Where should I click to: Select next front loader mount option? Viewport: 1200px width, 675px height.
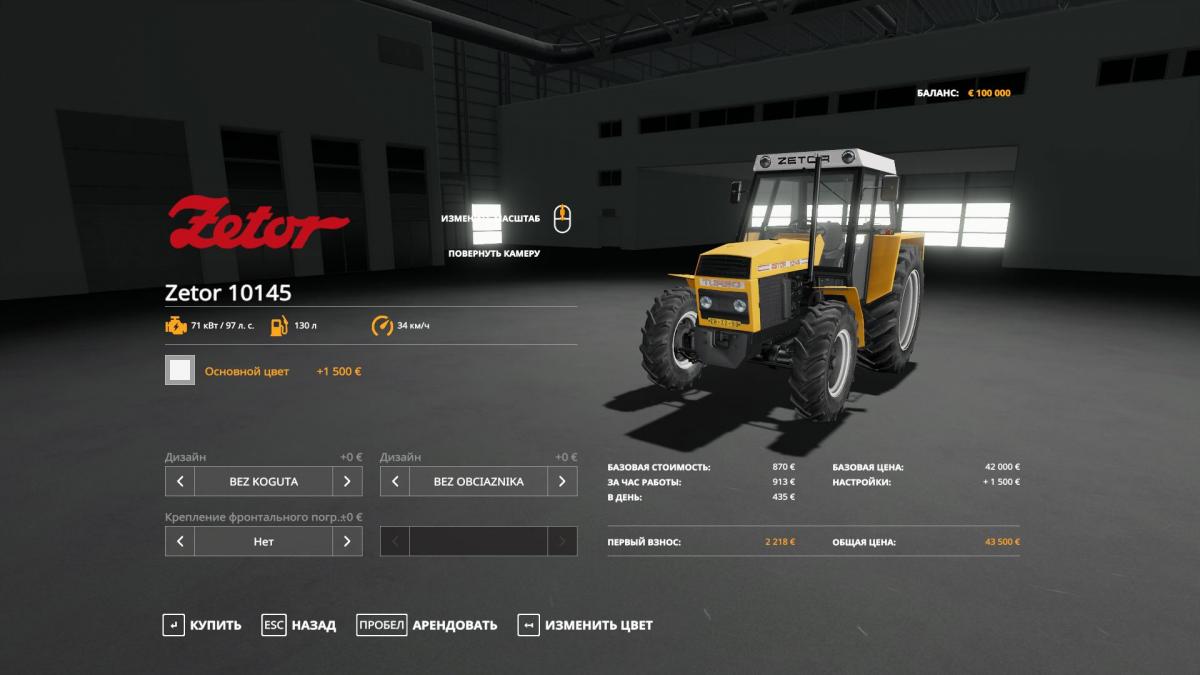pos(347,541)
